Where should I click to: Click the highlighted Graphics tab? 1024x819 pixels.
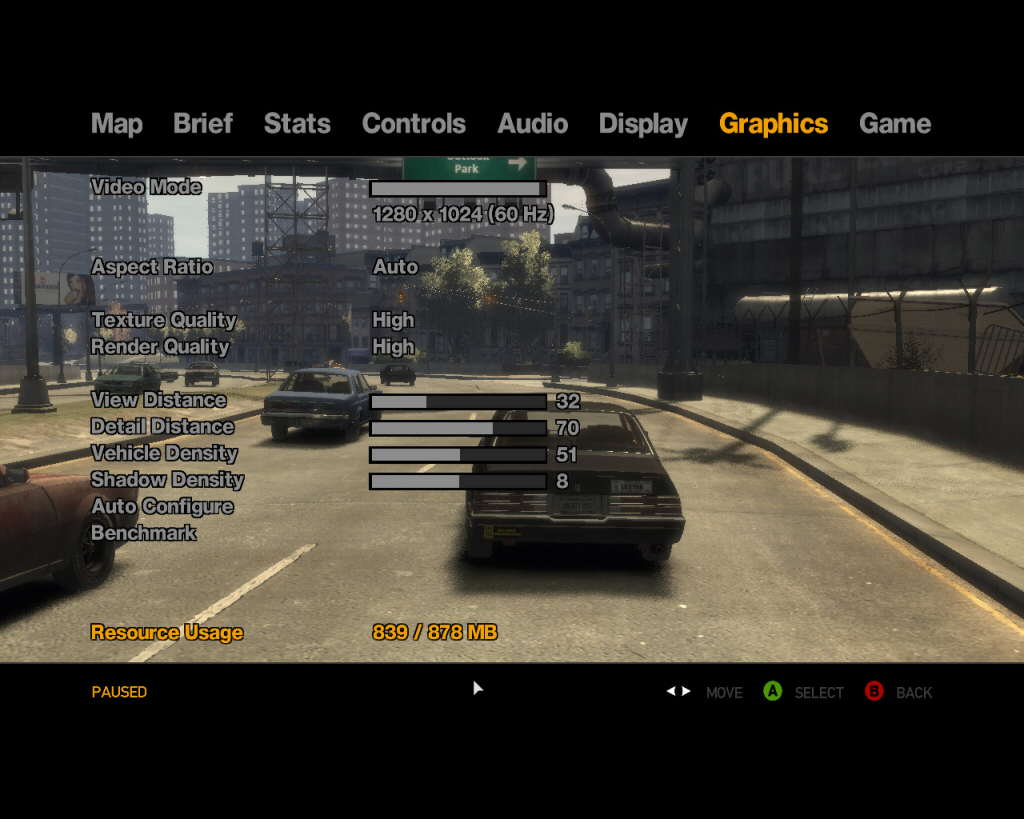[773, 124]
